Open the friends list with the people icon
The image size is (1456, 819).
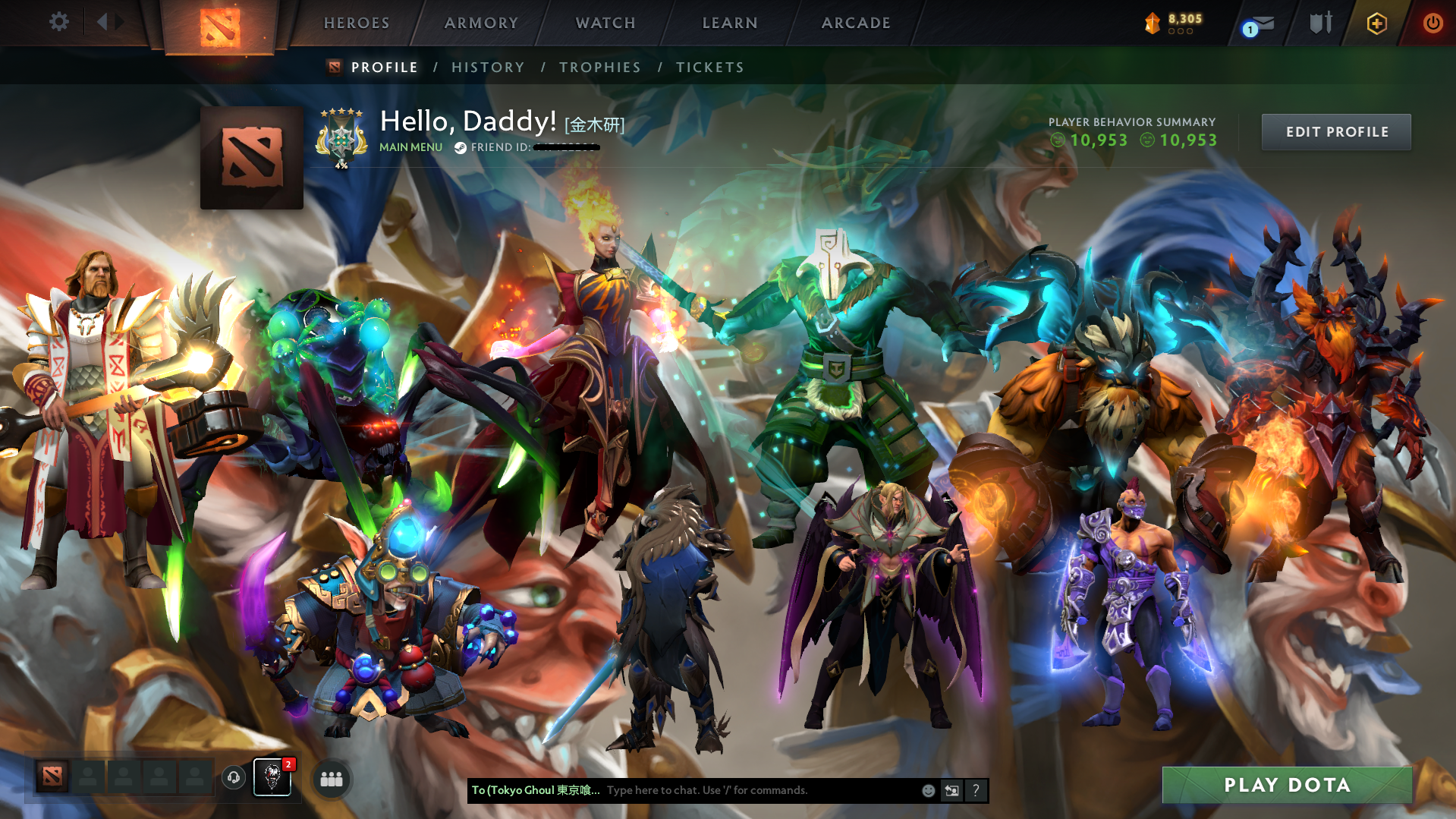click(x=330, y=778)
